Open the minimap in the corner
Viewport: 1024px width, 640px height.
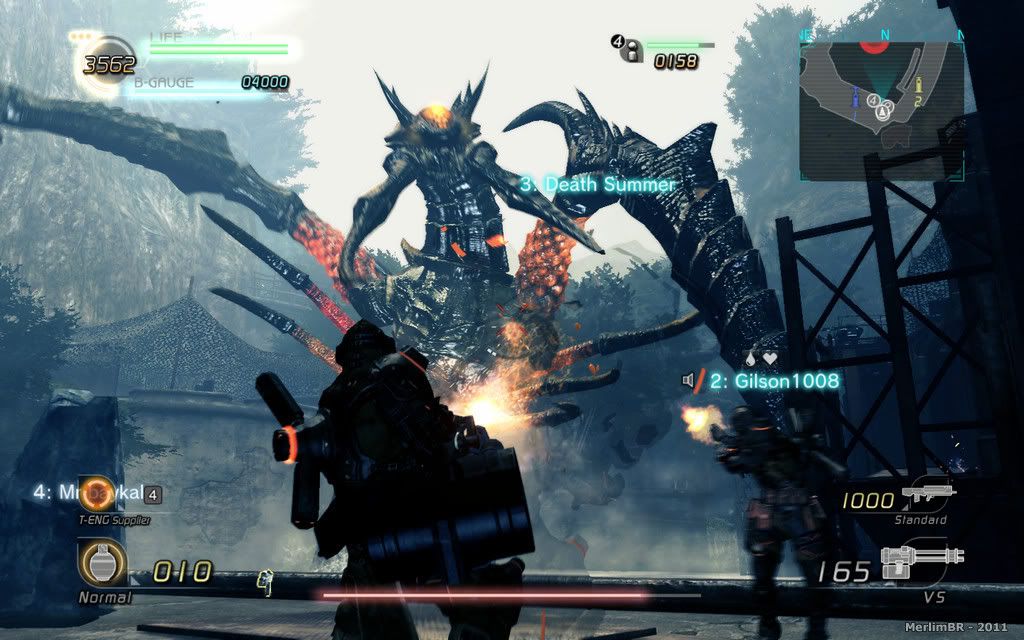click(x=881, y=110)
